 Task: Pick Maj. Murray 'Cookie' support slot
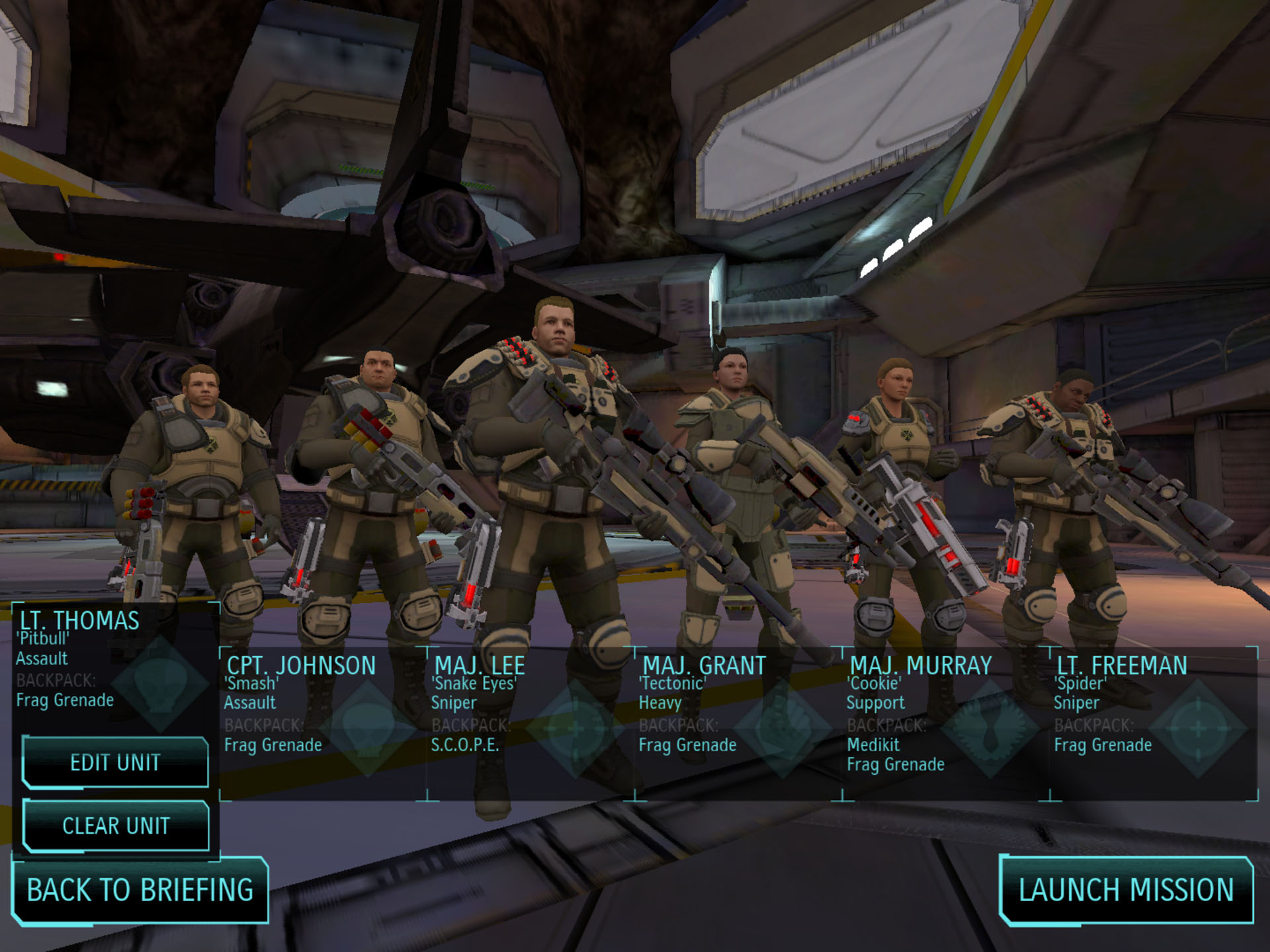tap(946, 723)
